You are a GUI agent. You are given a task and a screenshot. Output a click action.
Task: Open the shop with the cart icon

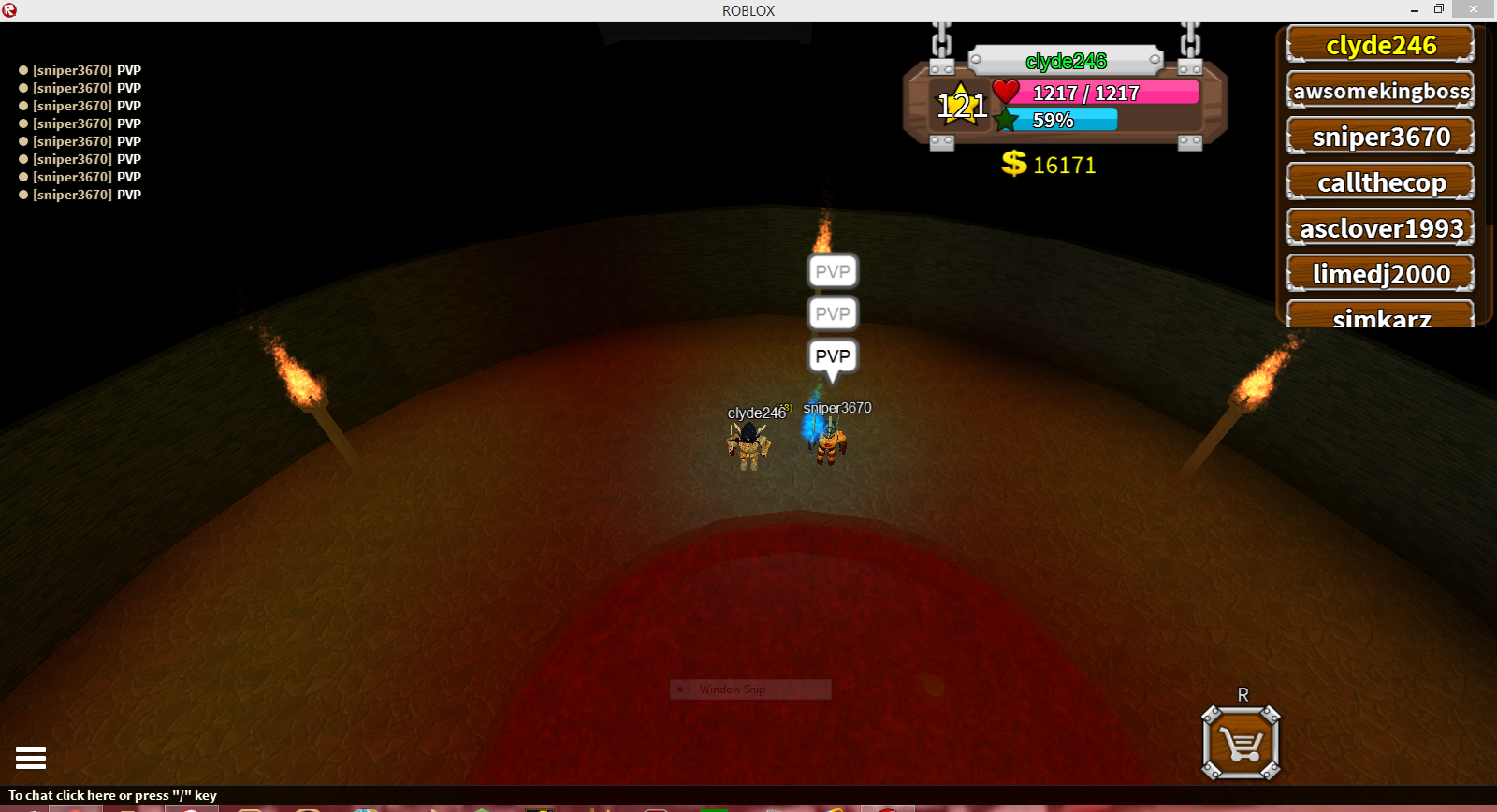[1240, 742]
